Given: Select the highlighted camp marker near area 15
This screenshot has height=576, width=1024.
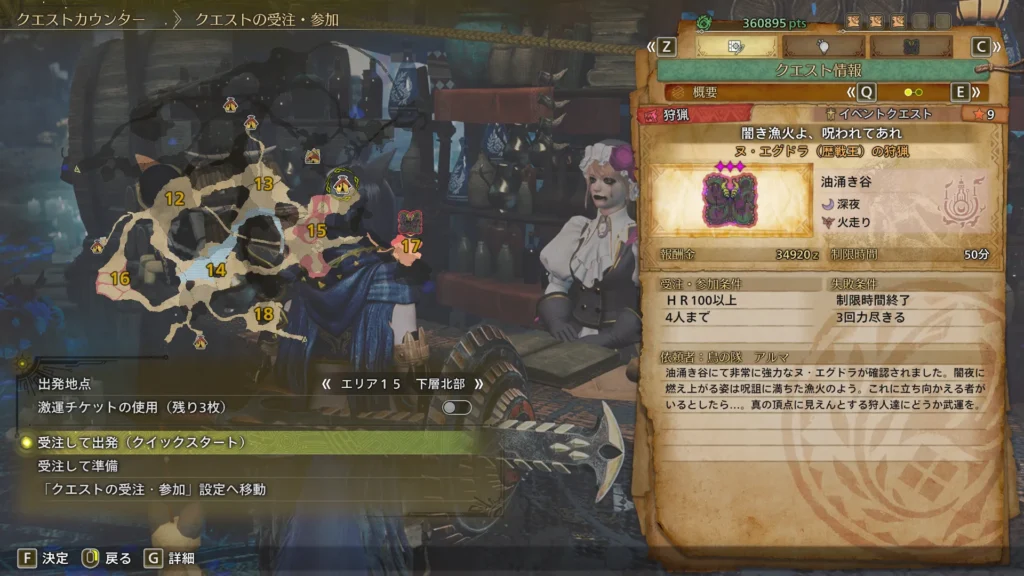Looking at the screenshot, I should click(x=343, y=184).
